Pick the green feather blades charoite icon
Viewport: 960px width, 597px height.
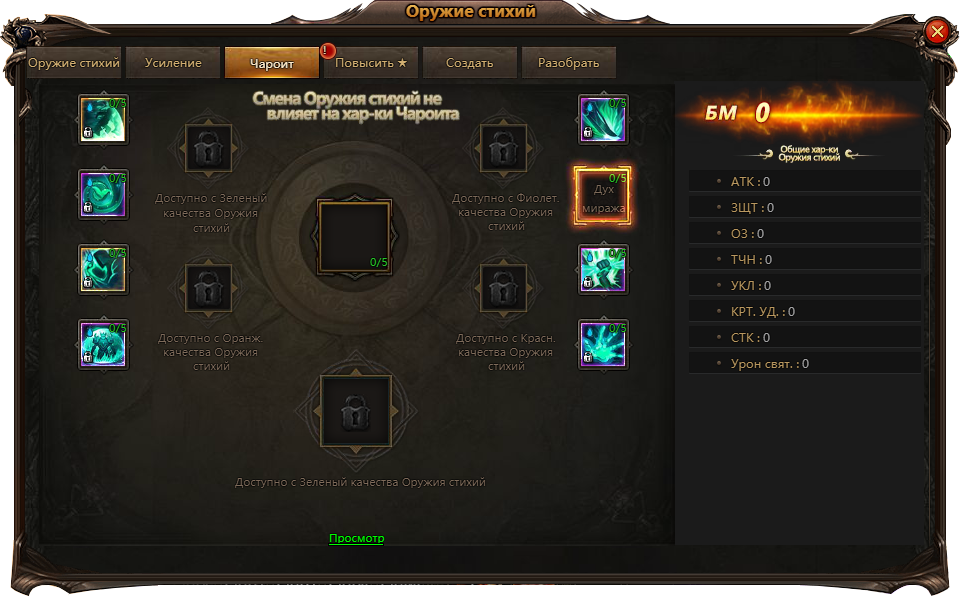pos(603,120)
